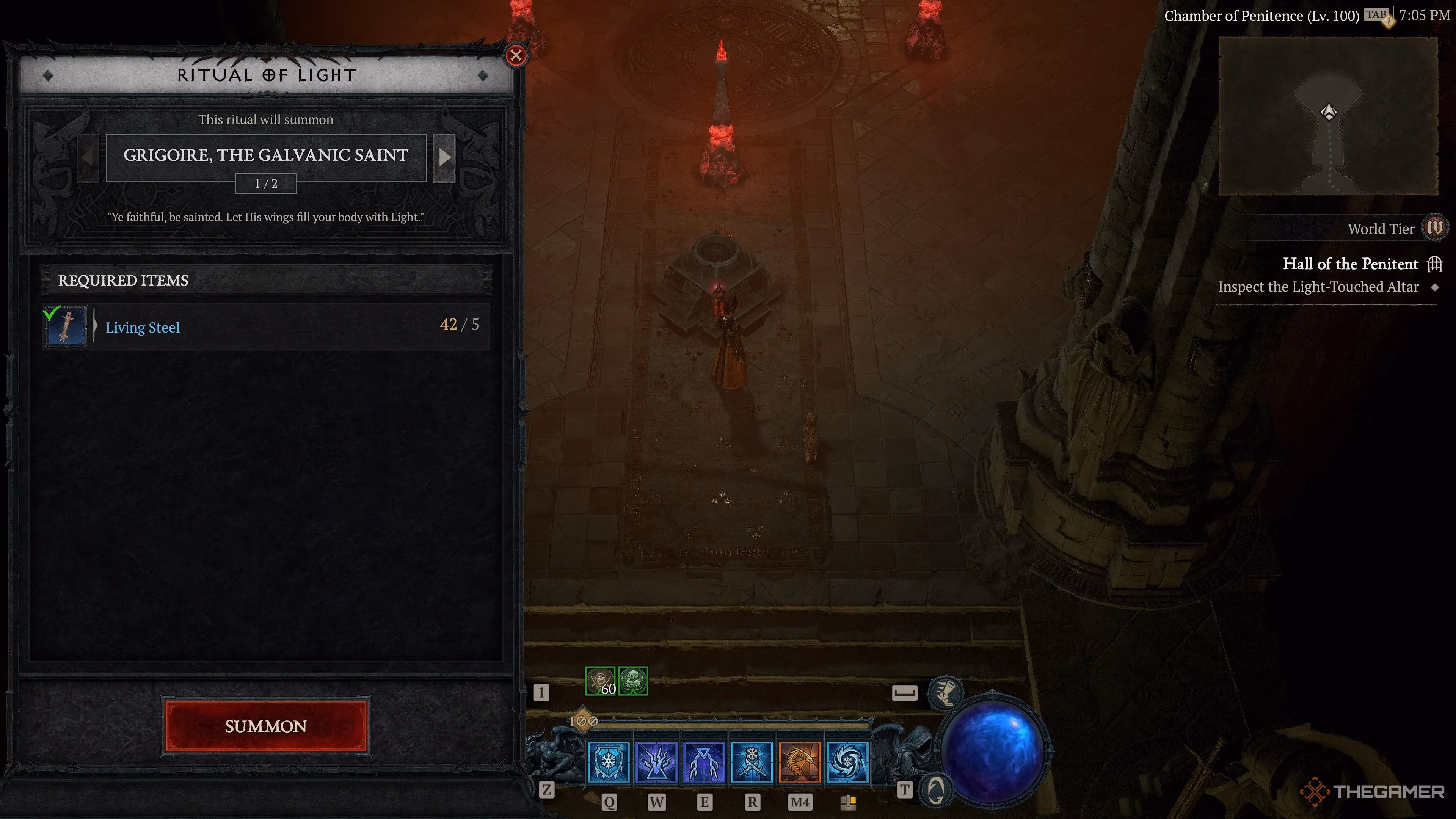The width and height of the screenshot is (1456, 819).
Task: Click the Evade boot icon near the mana orb
Action: click(946, 692)
